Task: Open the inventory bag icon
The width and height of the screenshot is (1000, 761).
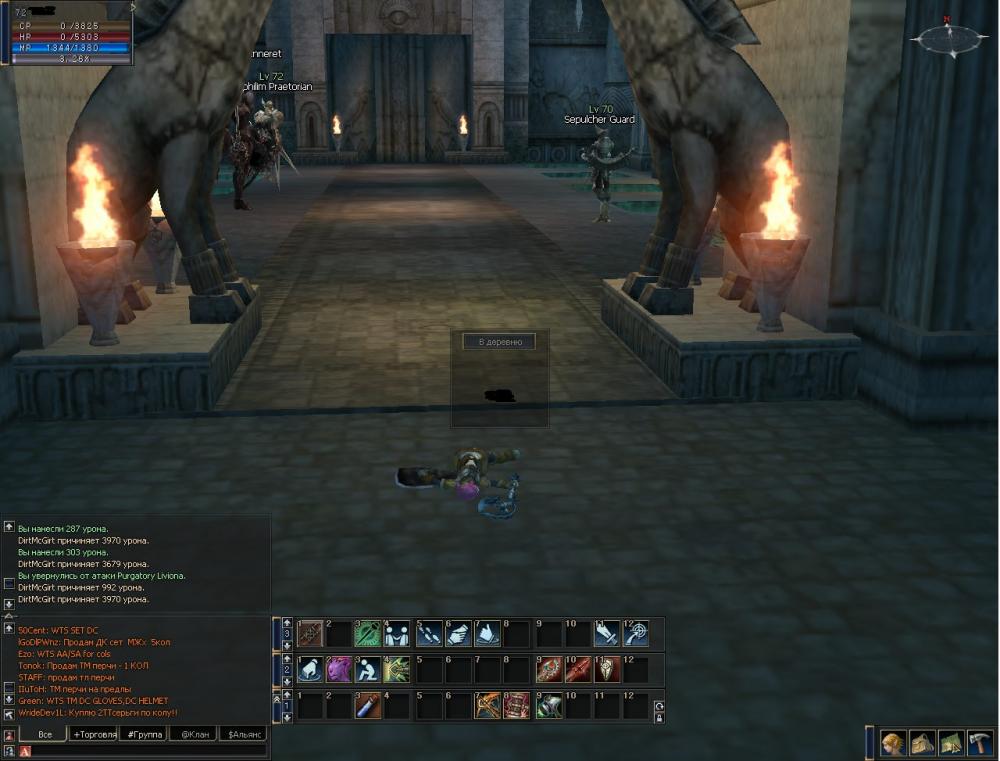Action: [x=921, y=743]
